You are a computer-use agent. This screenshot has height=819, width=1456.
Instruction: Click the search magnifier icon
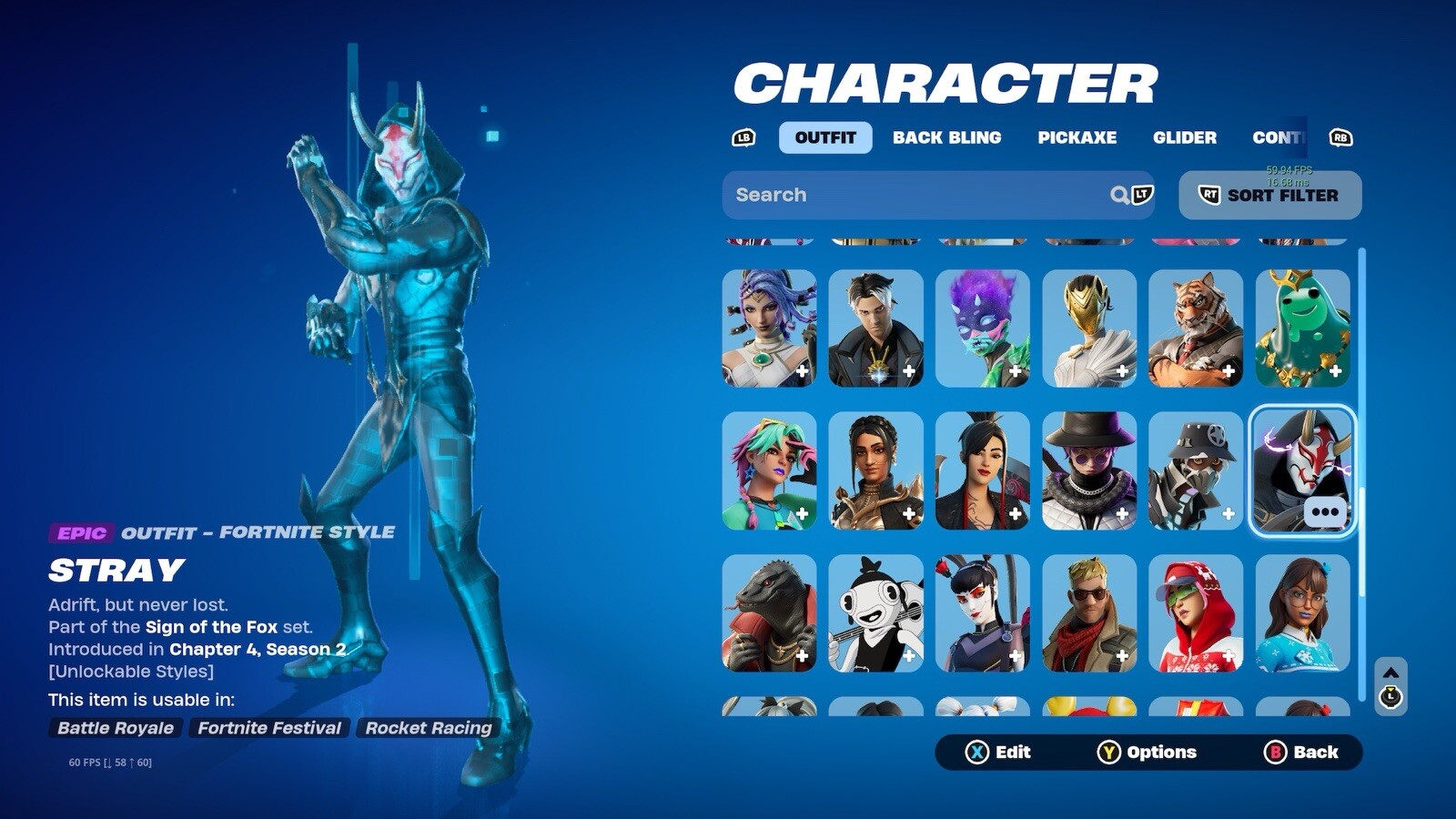1119,194
